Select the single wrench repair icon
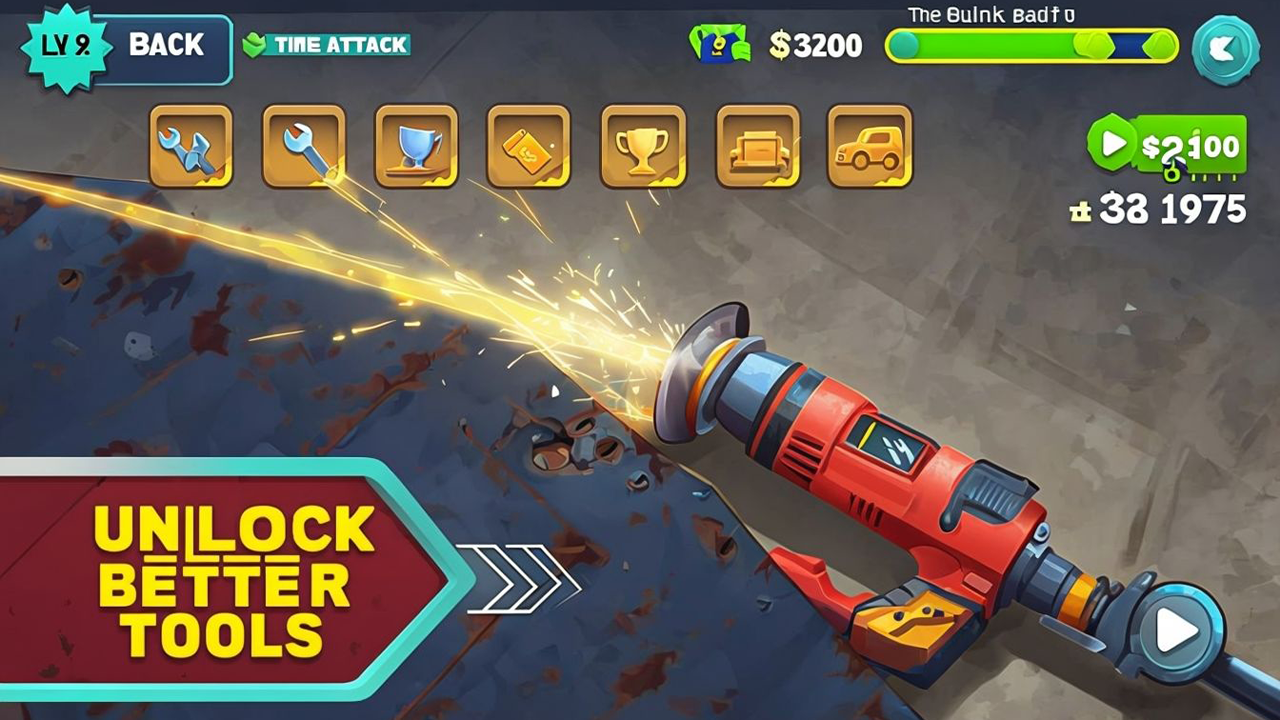This screenshot has width=1280, height=720. [303, 147]
